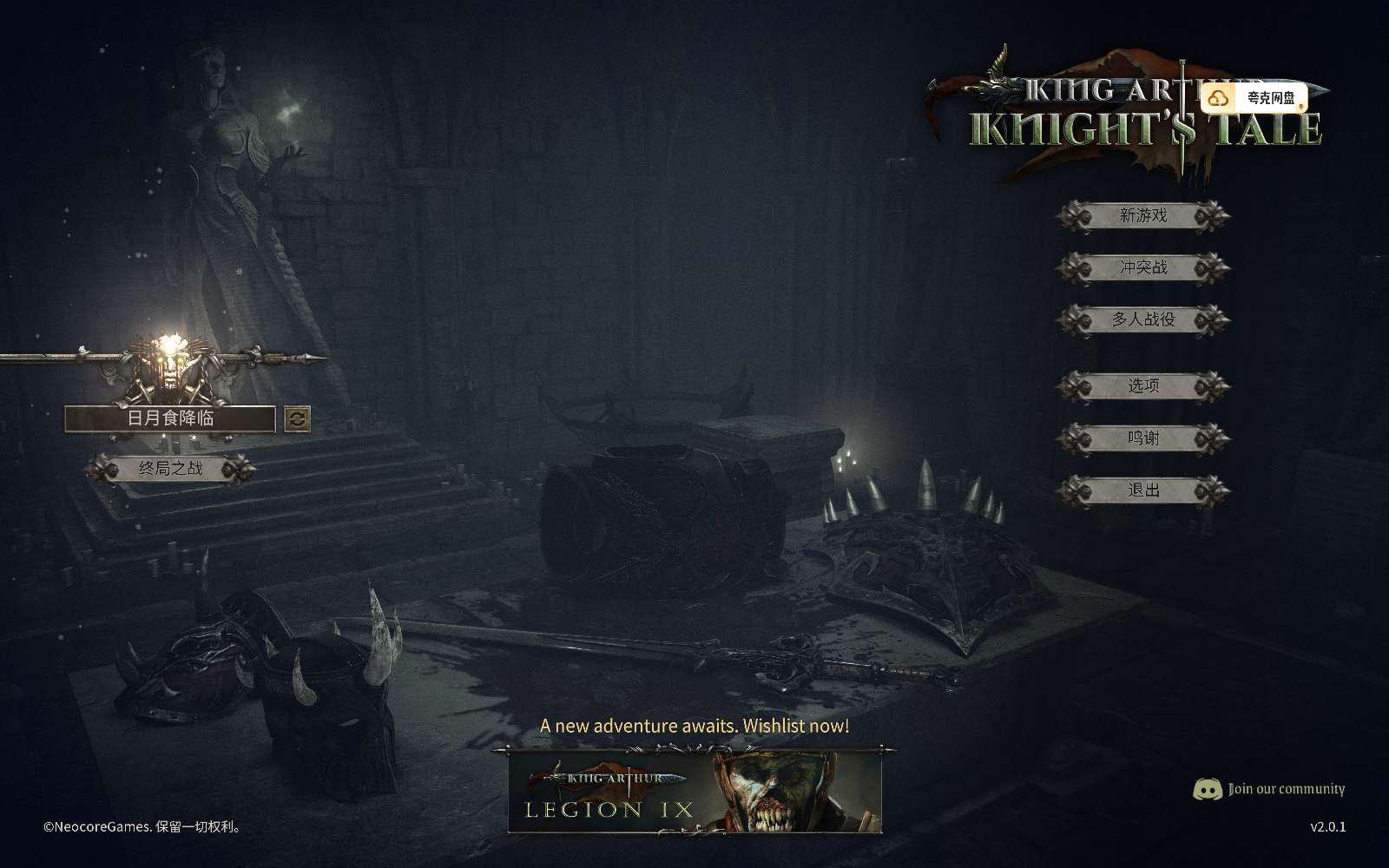This screenshot has height=868, width=1389.
Task: Enter the 终局之战 endgame mode
Action: (x=170, y=469)
